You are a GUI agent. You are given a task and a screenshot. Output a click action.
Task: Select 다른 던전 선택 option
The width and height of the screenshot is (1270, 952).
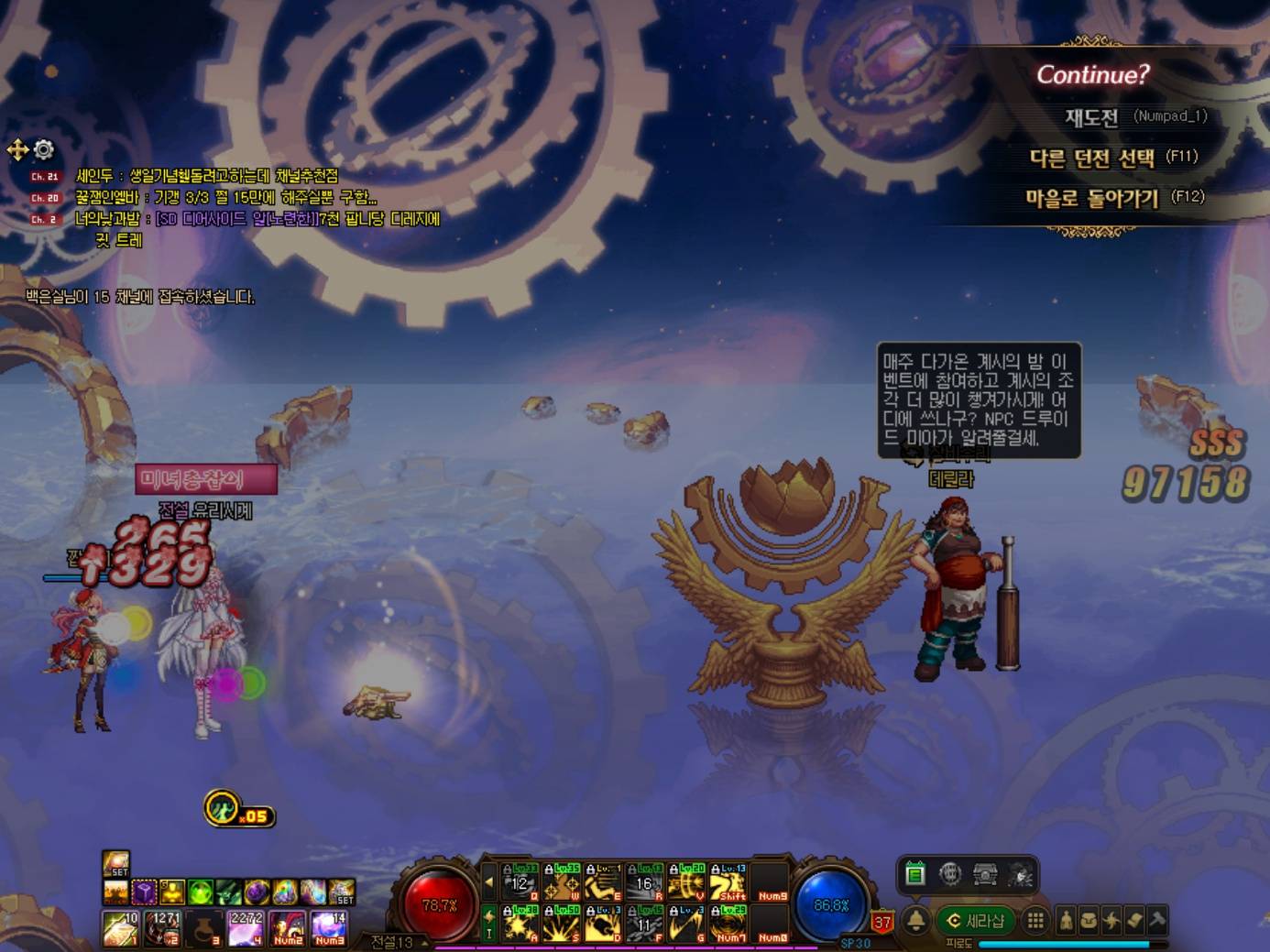(1091, 158)
